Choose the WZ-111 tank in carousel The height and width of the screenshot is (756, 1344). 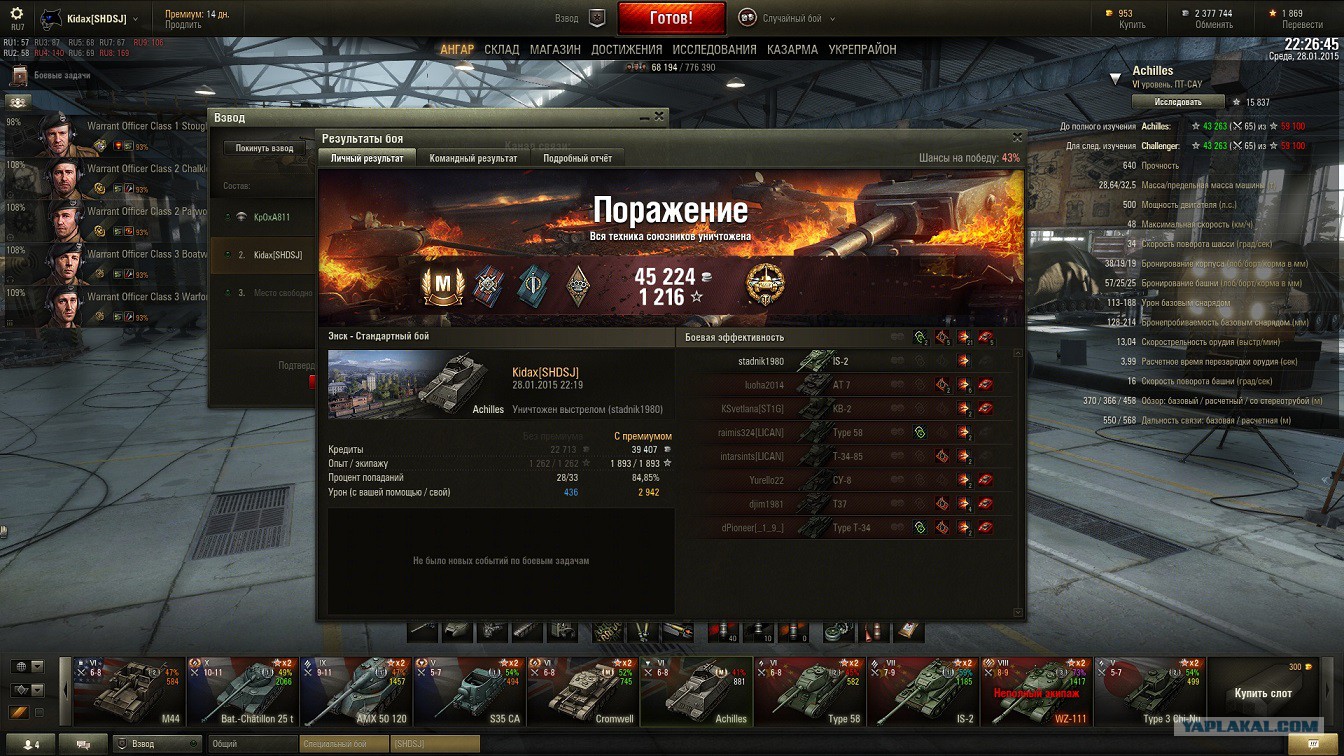point(1035,691)
